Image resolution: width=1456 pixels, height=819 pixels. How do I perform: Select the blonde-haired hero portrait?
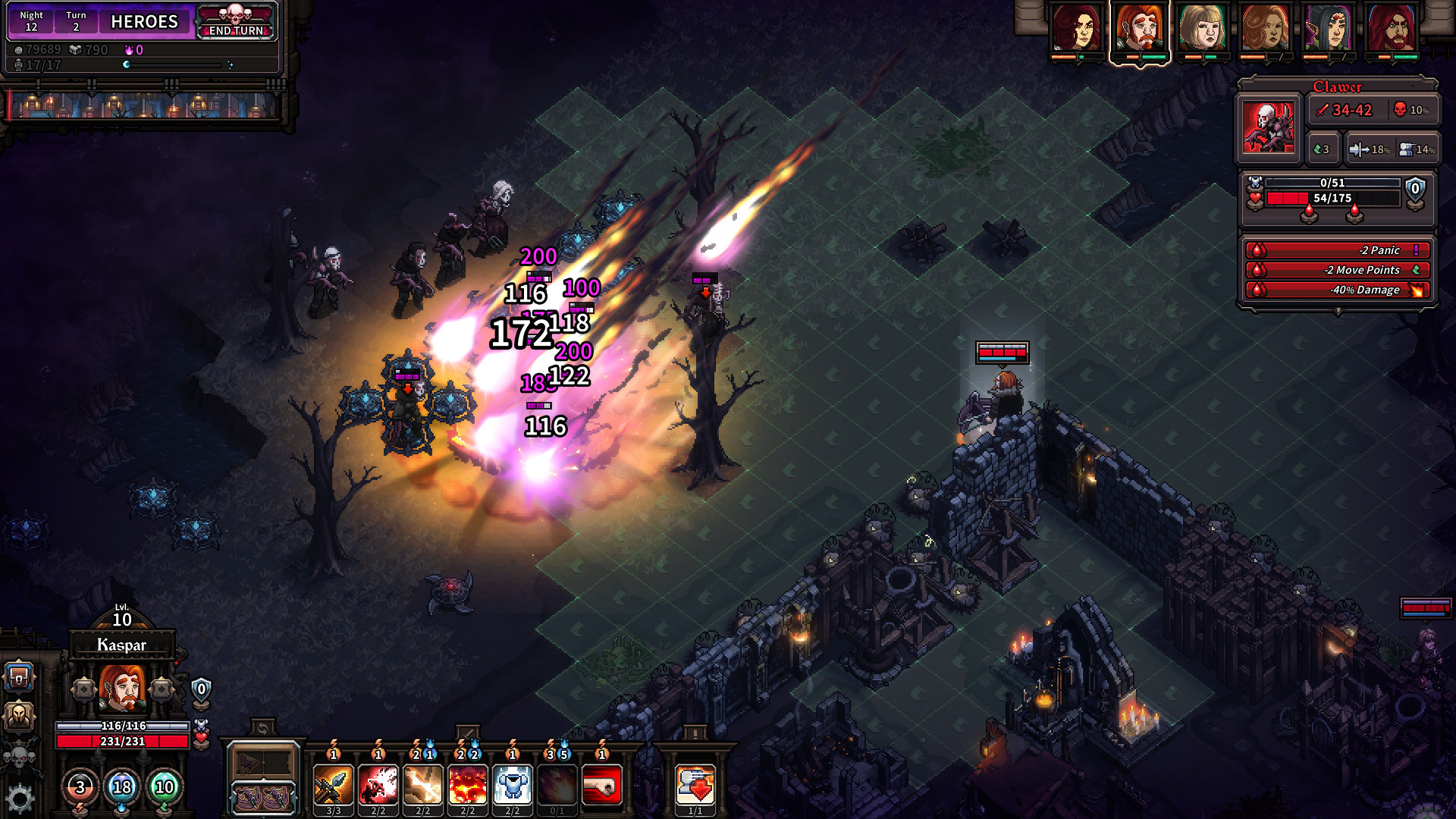(1202, 29)
